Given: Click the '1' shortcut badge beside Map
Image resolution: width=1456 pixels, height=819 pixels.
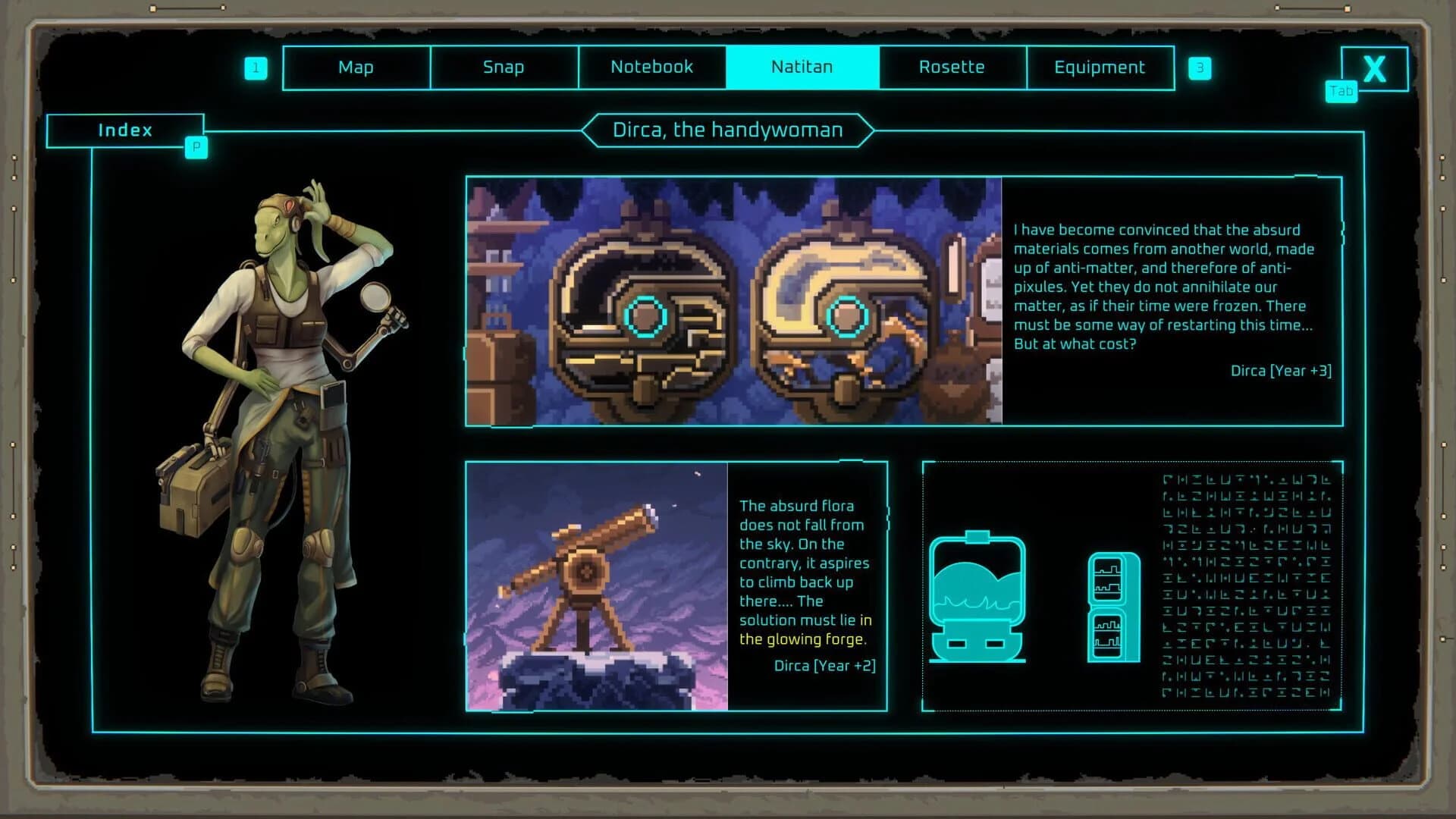Looking at the screenshot, I should point(257,67).
